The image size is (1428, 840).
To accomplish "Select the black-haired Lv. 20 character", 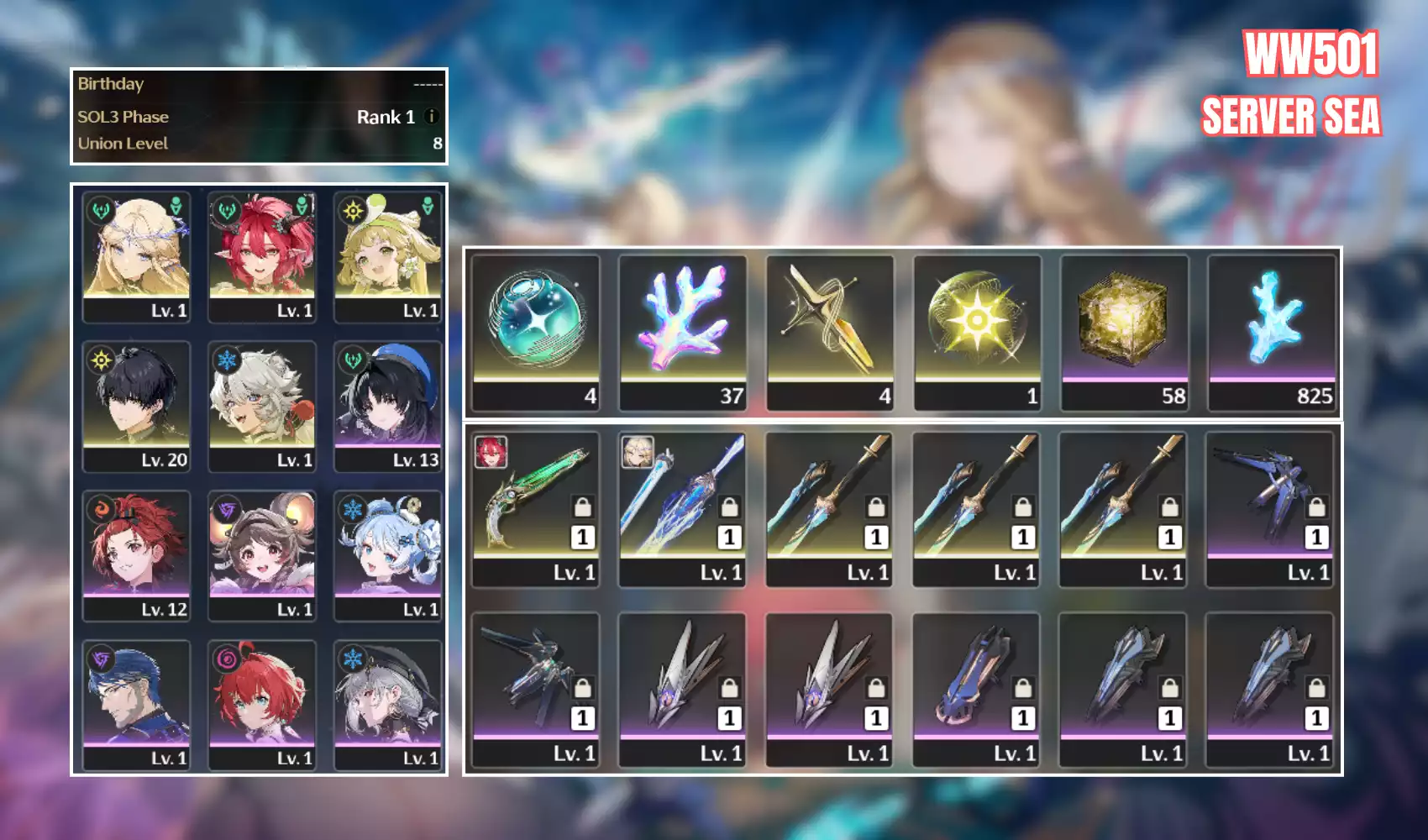I will pos(136,405).
